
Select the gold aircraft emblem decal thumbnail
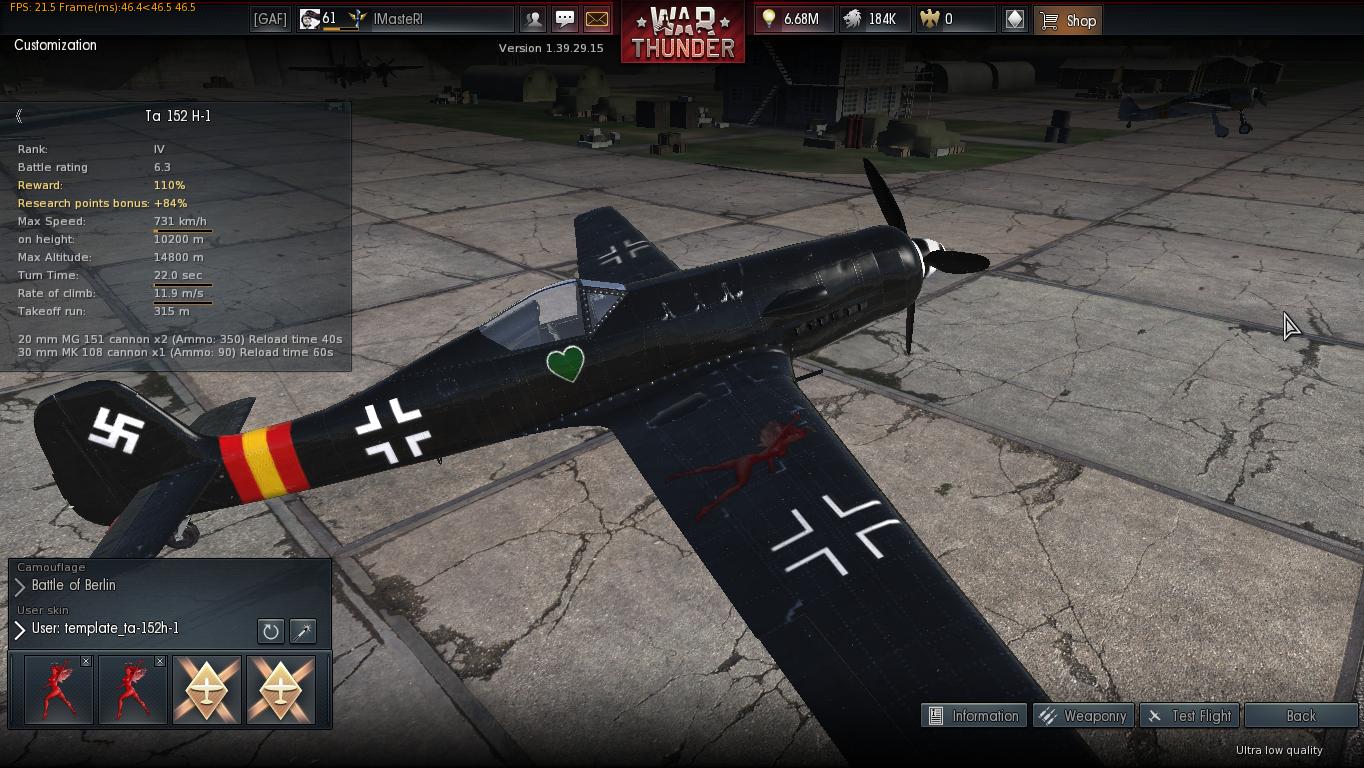207,689
